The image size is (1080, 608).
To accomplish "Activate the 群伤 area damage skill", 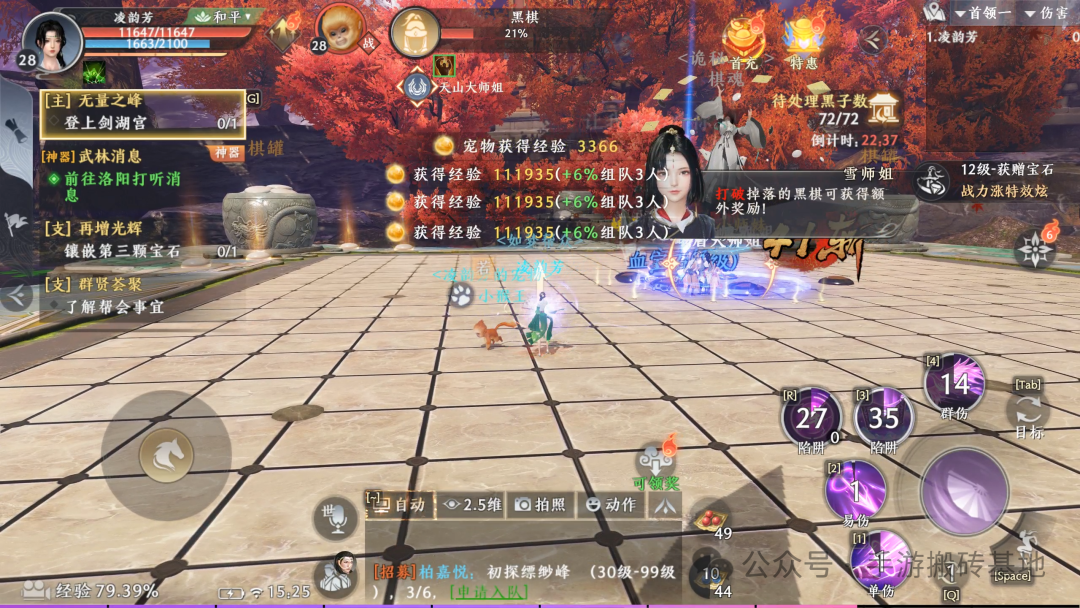I will tap(954, 385).
